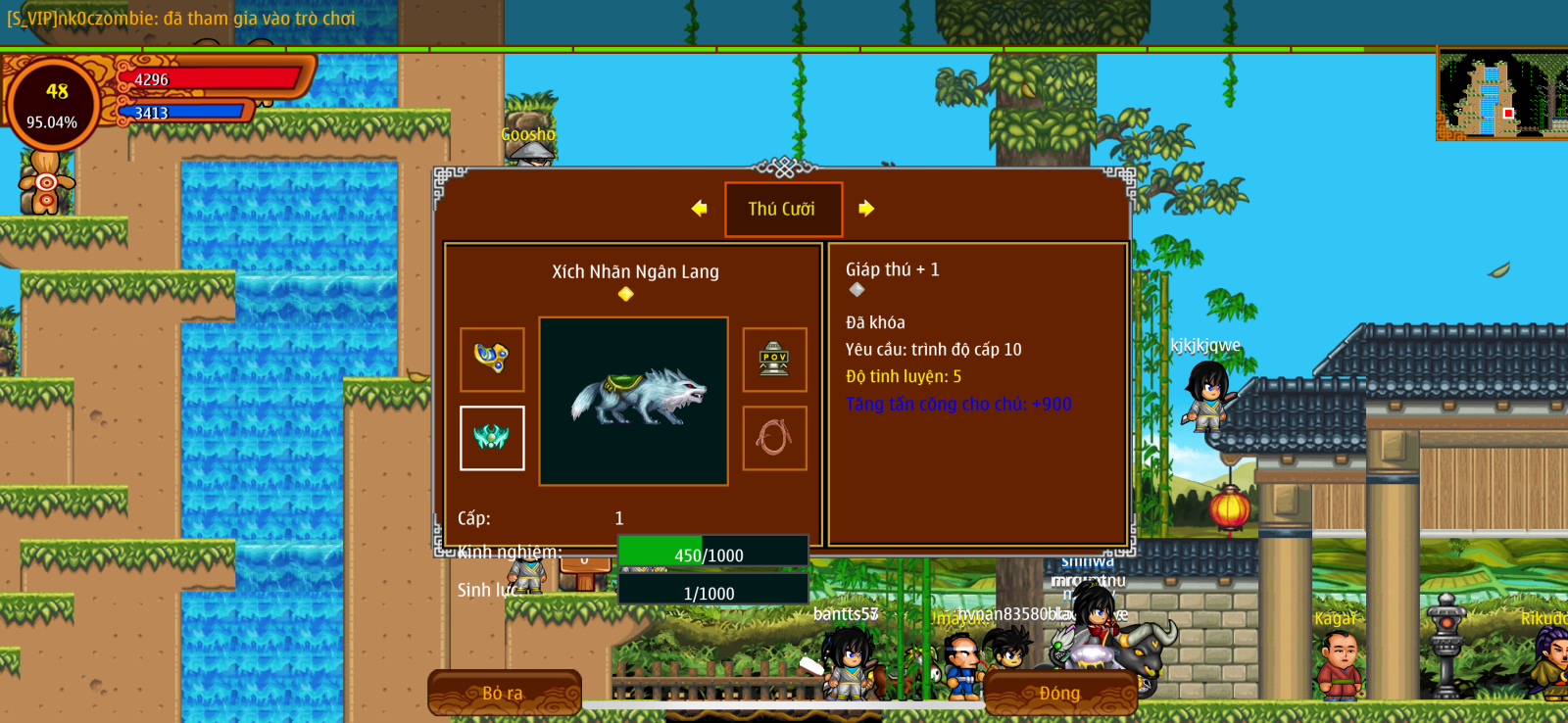Screen dimensions: 1568x723
Task: Select the teal beast armor slot
Action: tap(492, 438)
